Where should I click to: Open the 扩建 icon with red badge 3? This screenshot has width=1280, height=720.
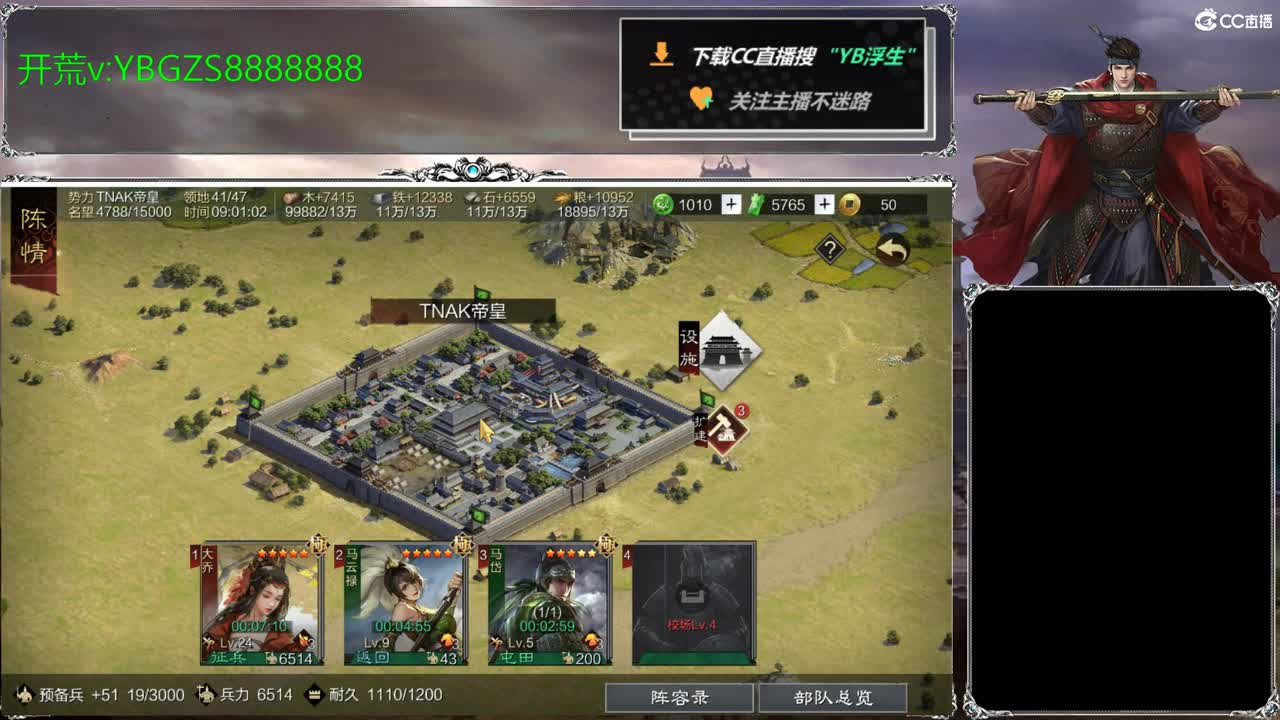[724, 427]
